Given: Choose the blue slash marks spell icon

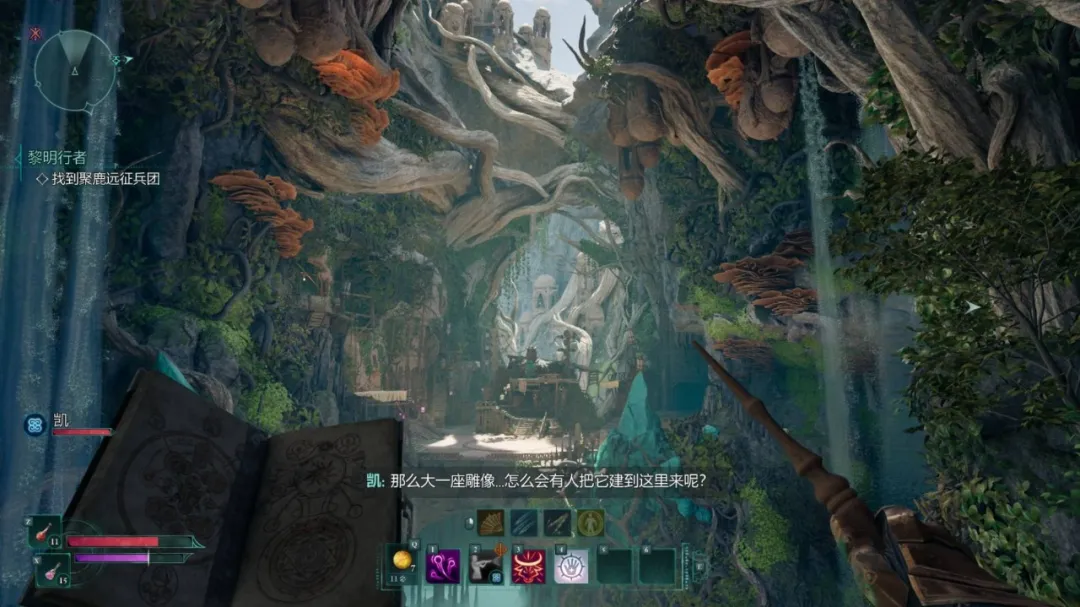Looking at the screenshot, I should pyautogui.click(x=523, y=522).
